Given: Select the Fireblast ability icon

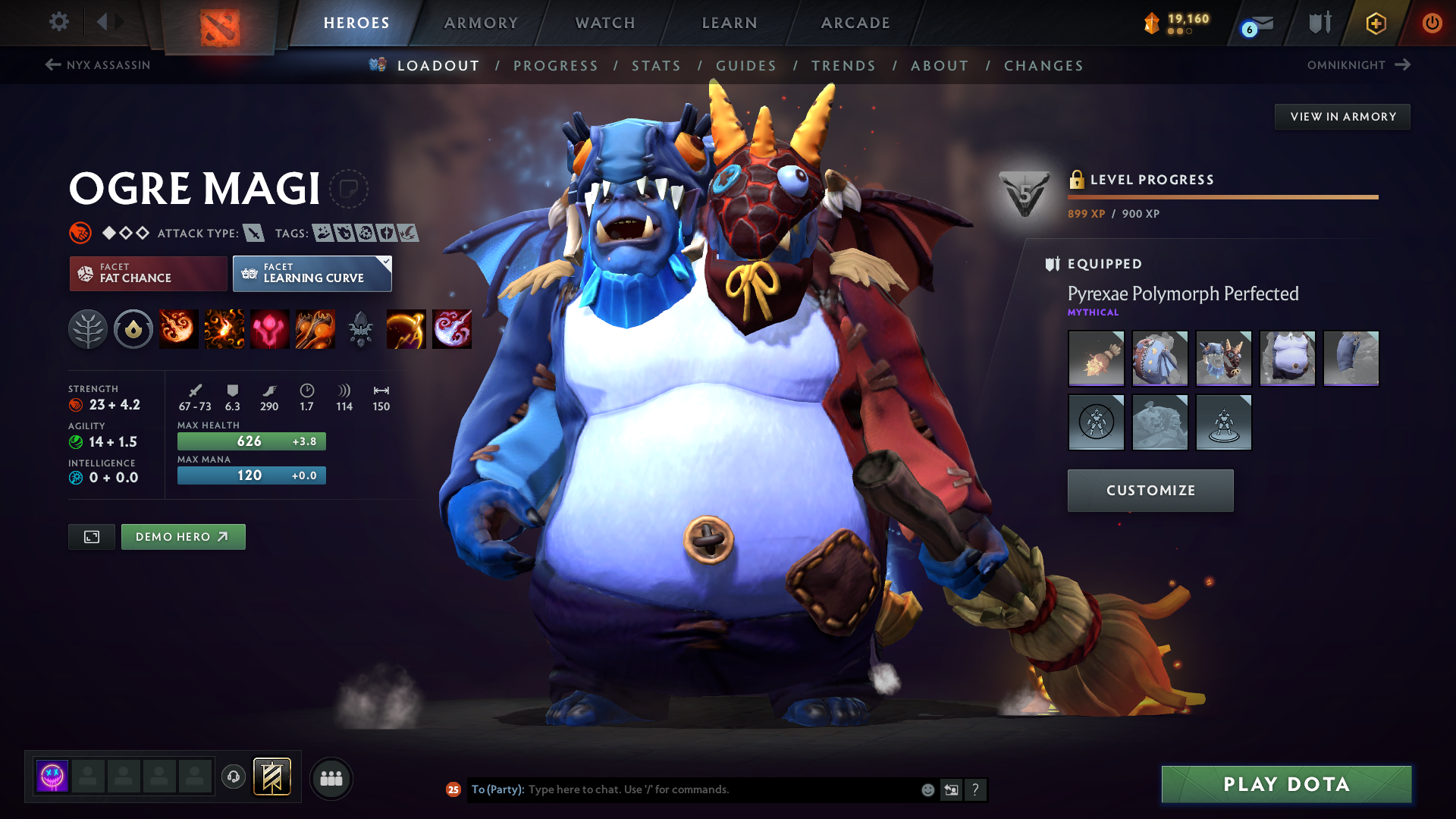Looking at the screenshot, I should click(178, 328).
